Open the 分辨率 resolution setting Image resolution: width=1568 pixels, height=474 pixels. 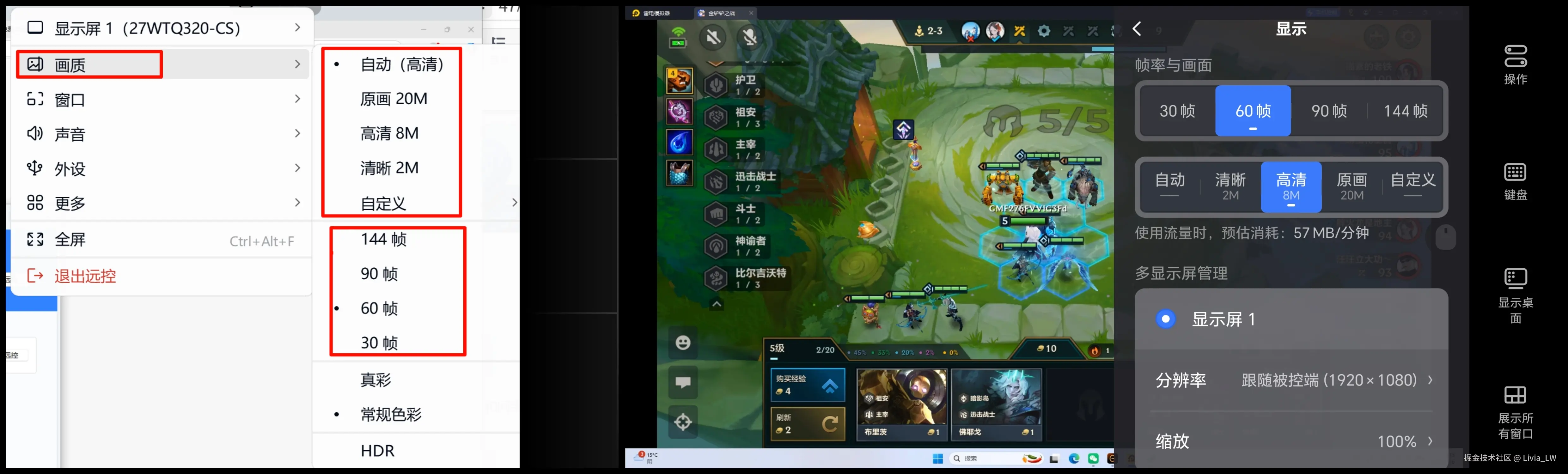(1290, 380)
